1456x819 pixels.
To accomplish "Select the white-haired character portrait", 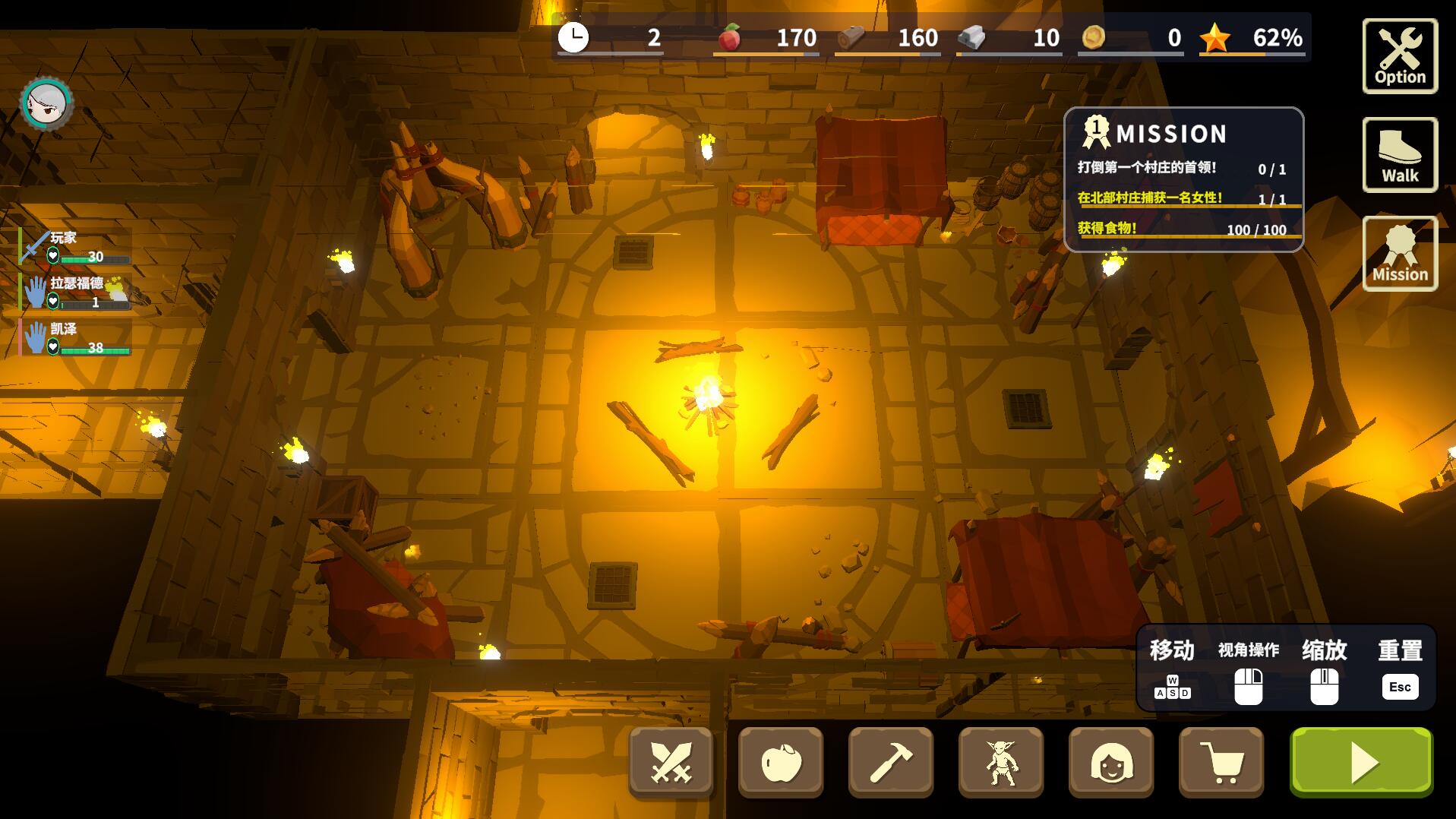I will click(46, 103).
